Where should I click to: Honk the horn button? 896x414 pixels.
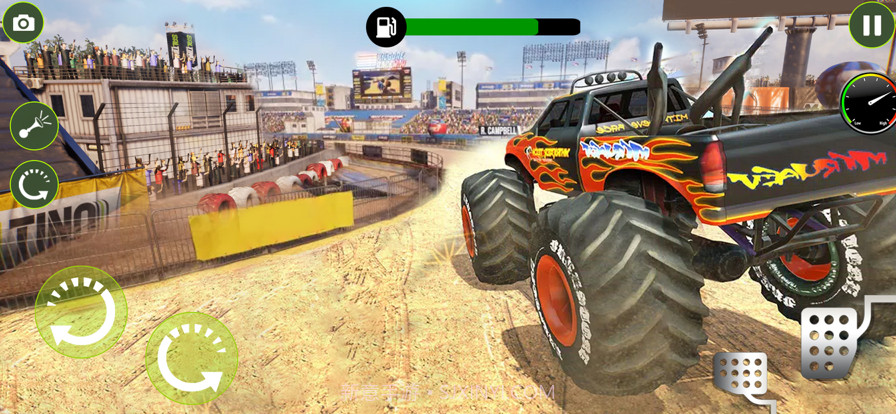[34, 126]
